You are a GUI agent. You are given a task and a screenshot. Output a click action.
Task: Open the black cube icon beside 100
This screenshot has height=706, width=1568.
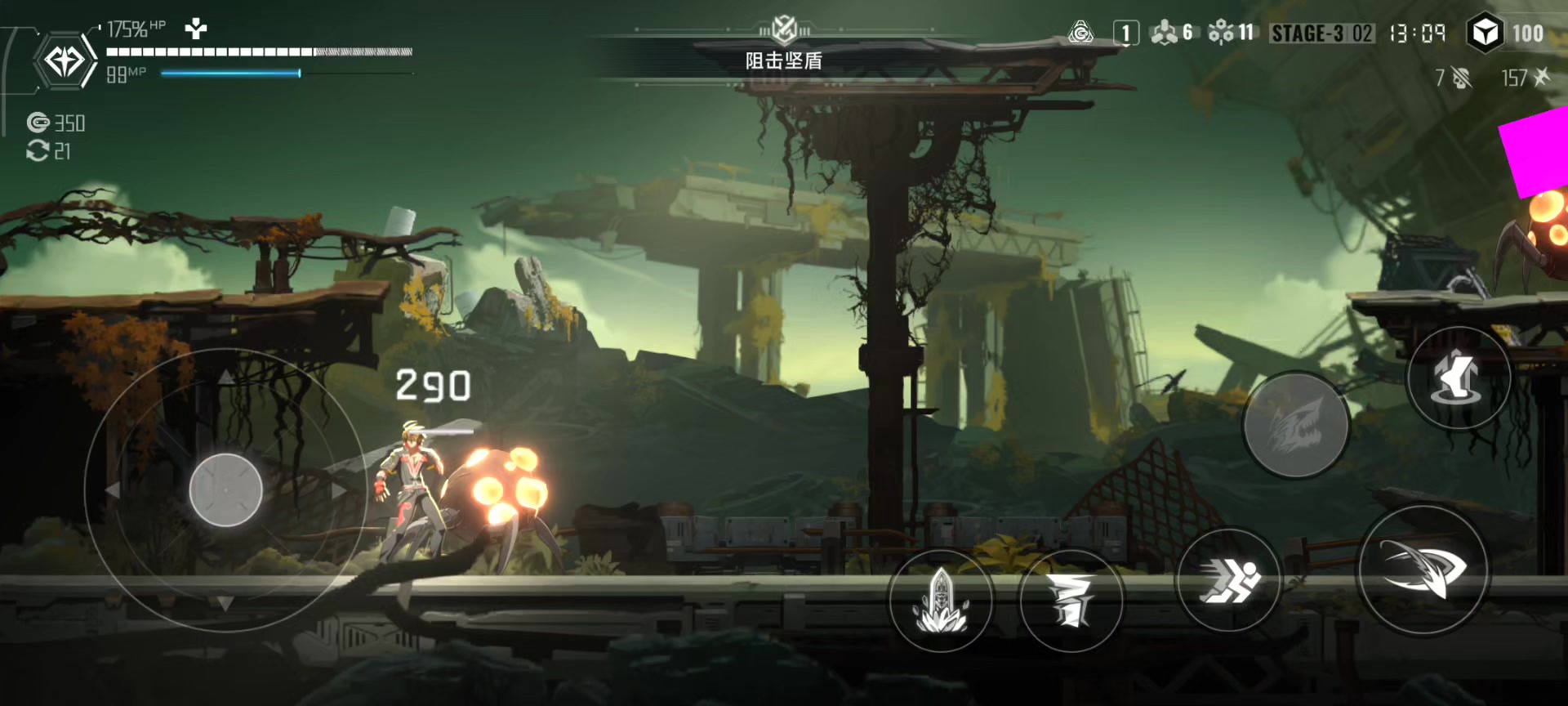(x=1485, y=34)
